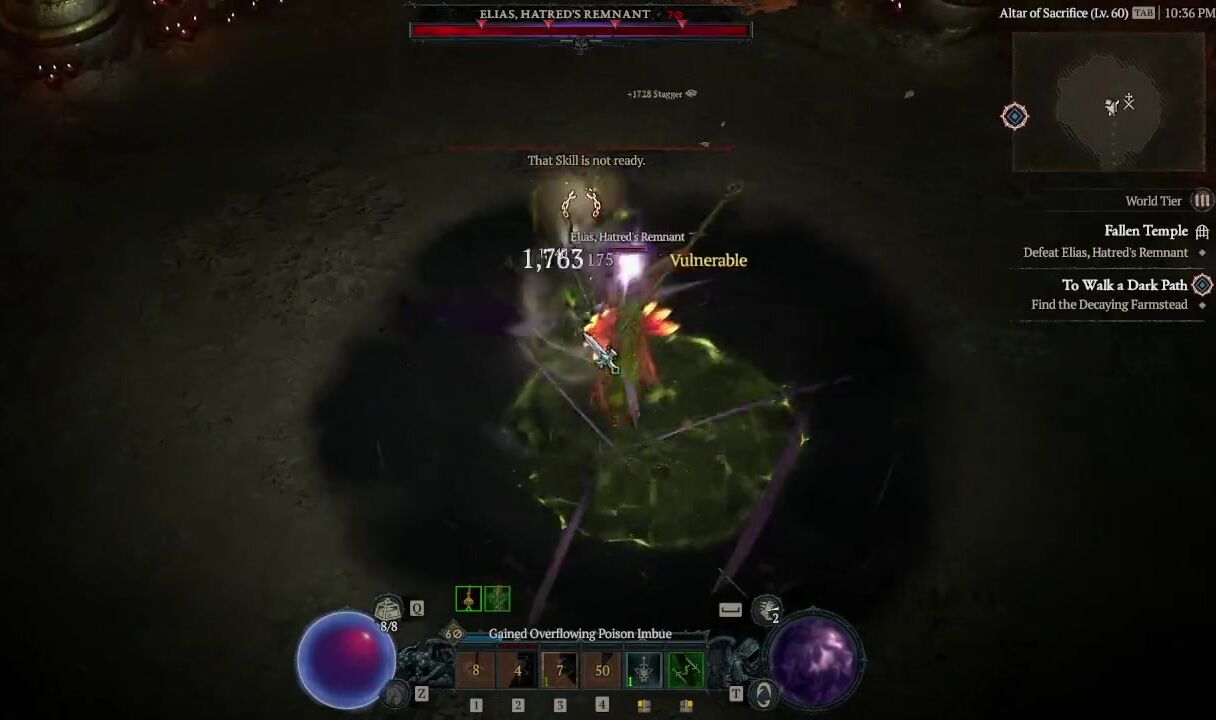Viewport: 1216px width, 720px height.
Task: Activate the skill on 4-second cooldown
Action: (518, 670)
